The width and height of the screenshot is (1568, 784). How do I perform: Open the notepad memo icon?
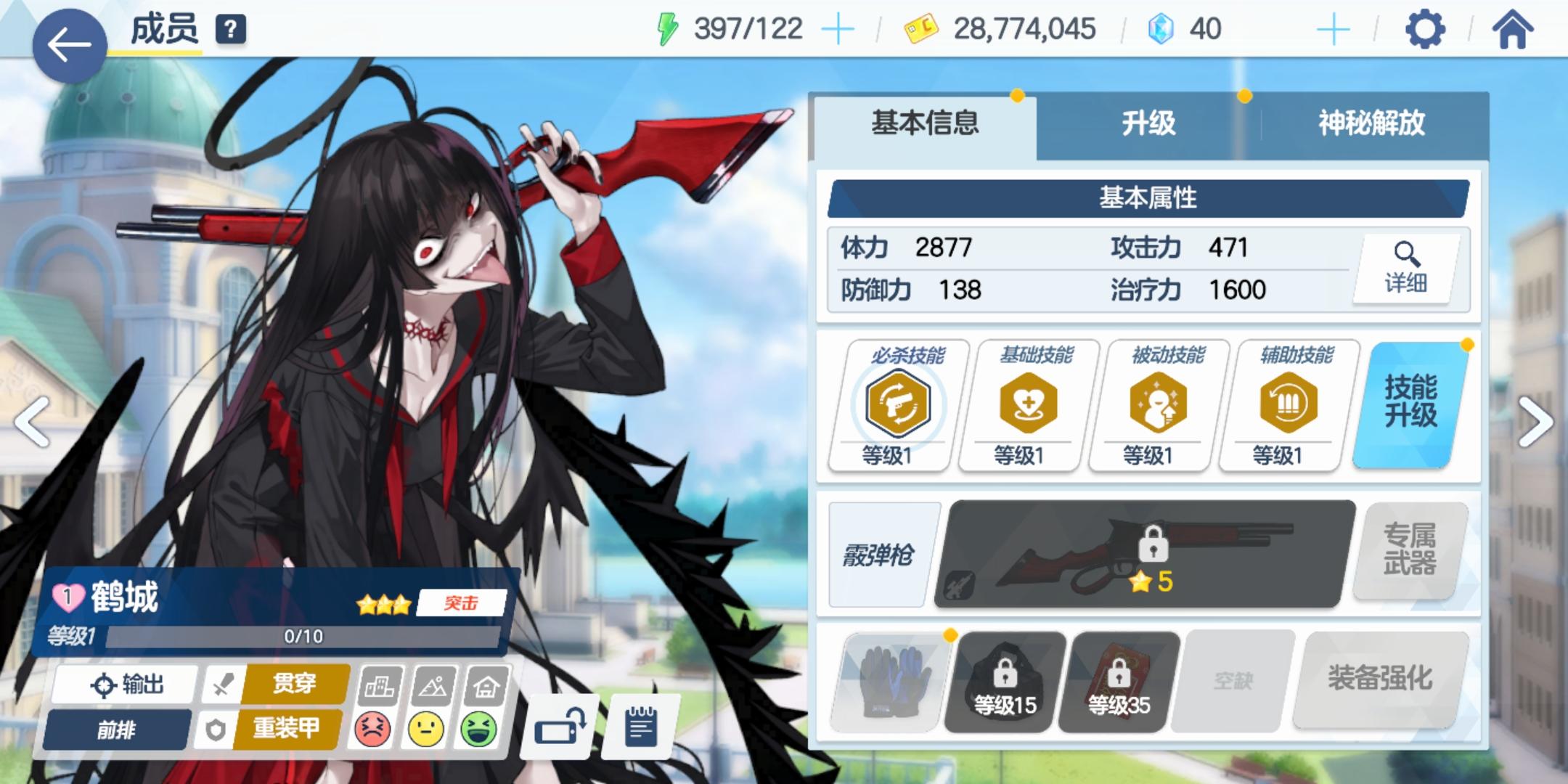pyautogui.click(x=637, y=726)
